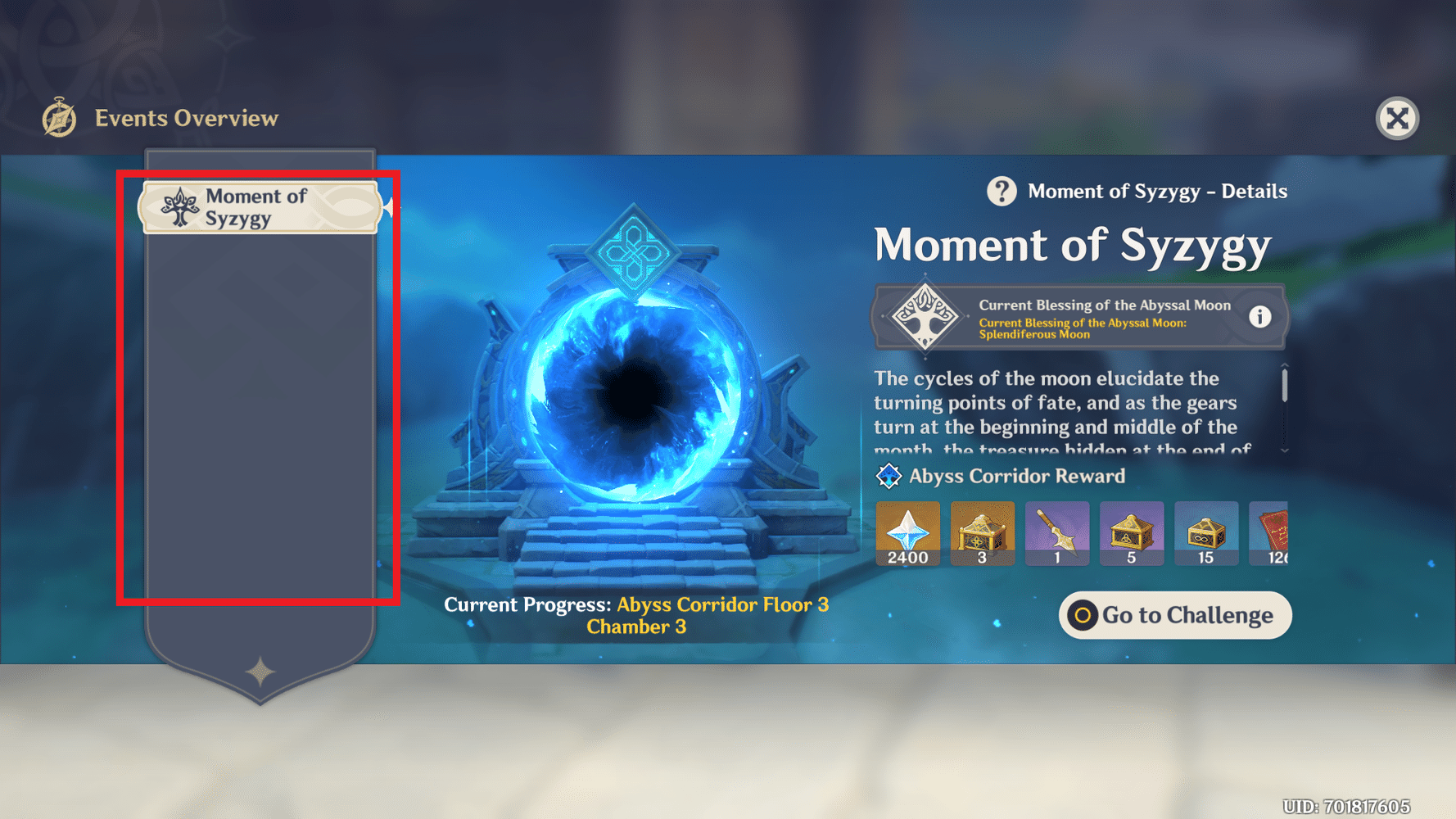
Task: Expand the Current Blessing of the Abyssal Moon banner
Action: [1079, 316]
